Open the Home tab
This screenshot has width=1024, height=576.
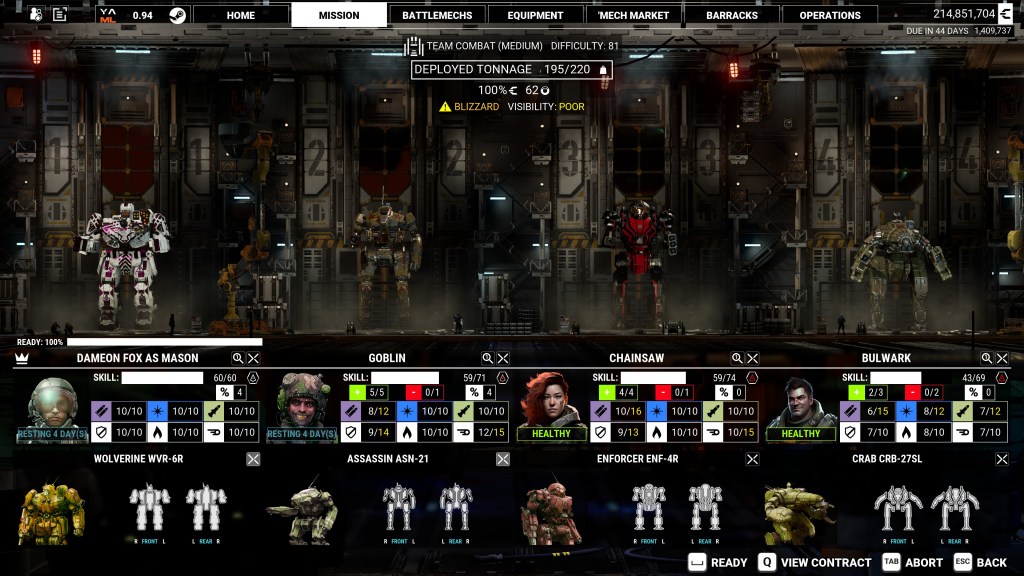(x=240, y=15)
